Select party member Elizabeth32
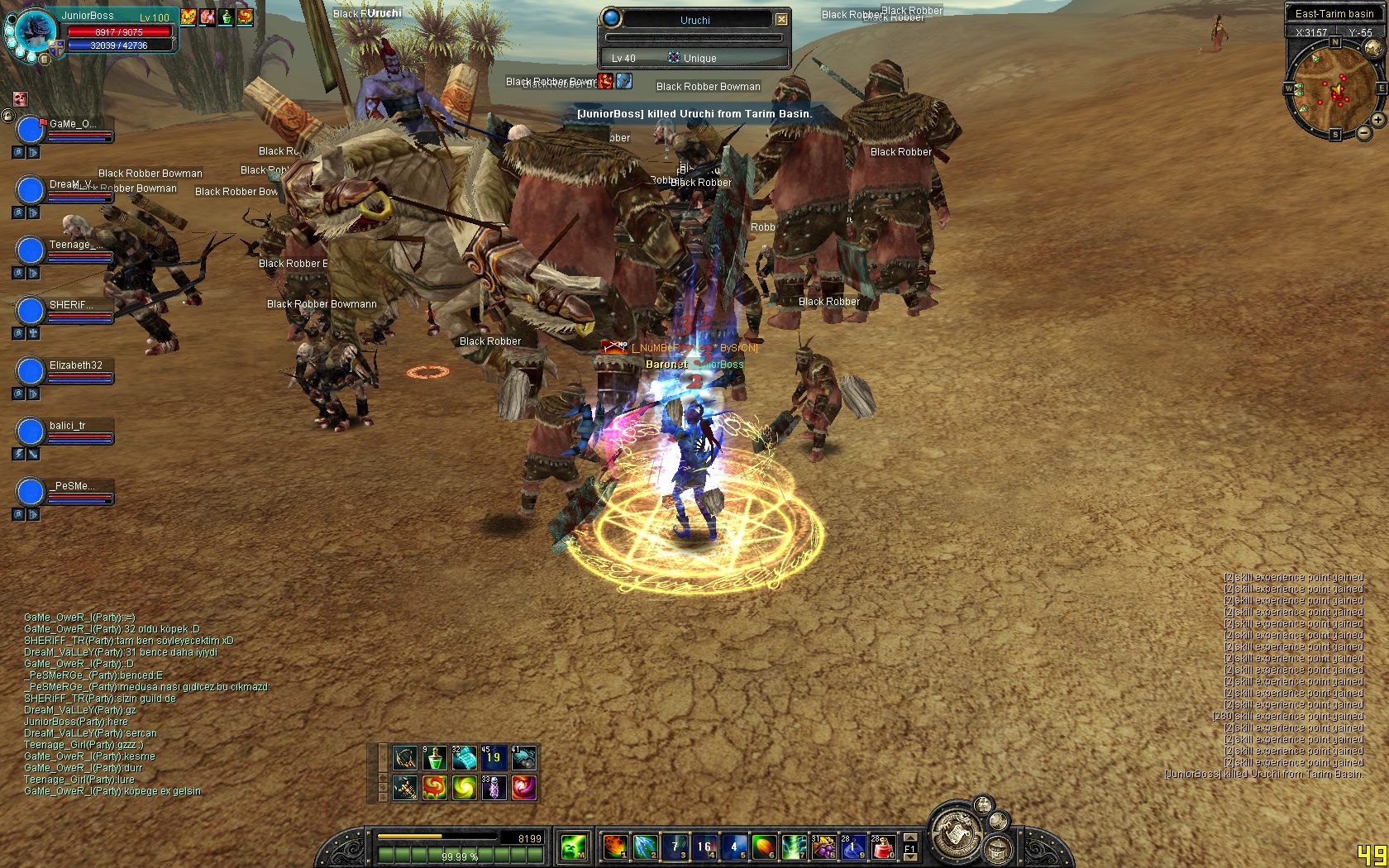The height and width of the screenshot is (868, 1389). pyautogui.click(x=31, y=370)
